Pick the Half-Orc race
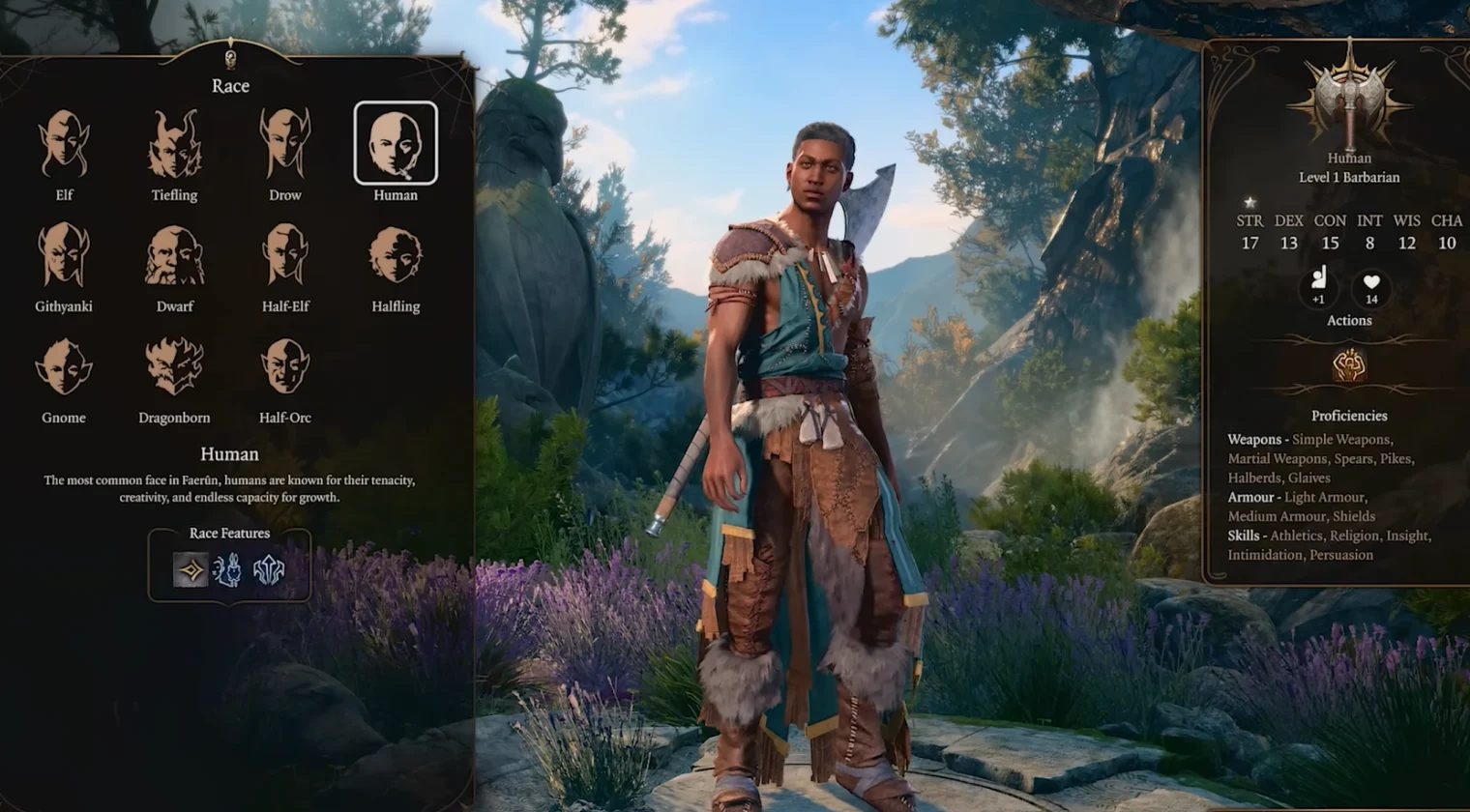1470x812 pixels. pyautogui.click(x=285, y=367)
